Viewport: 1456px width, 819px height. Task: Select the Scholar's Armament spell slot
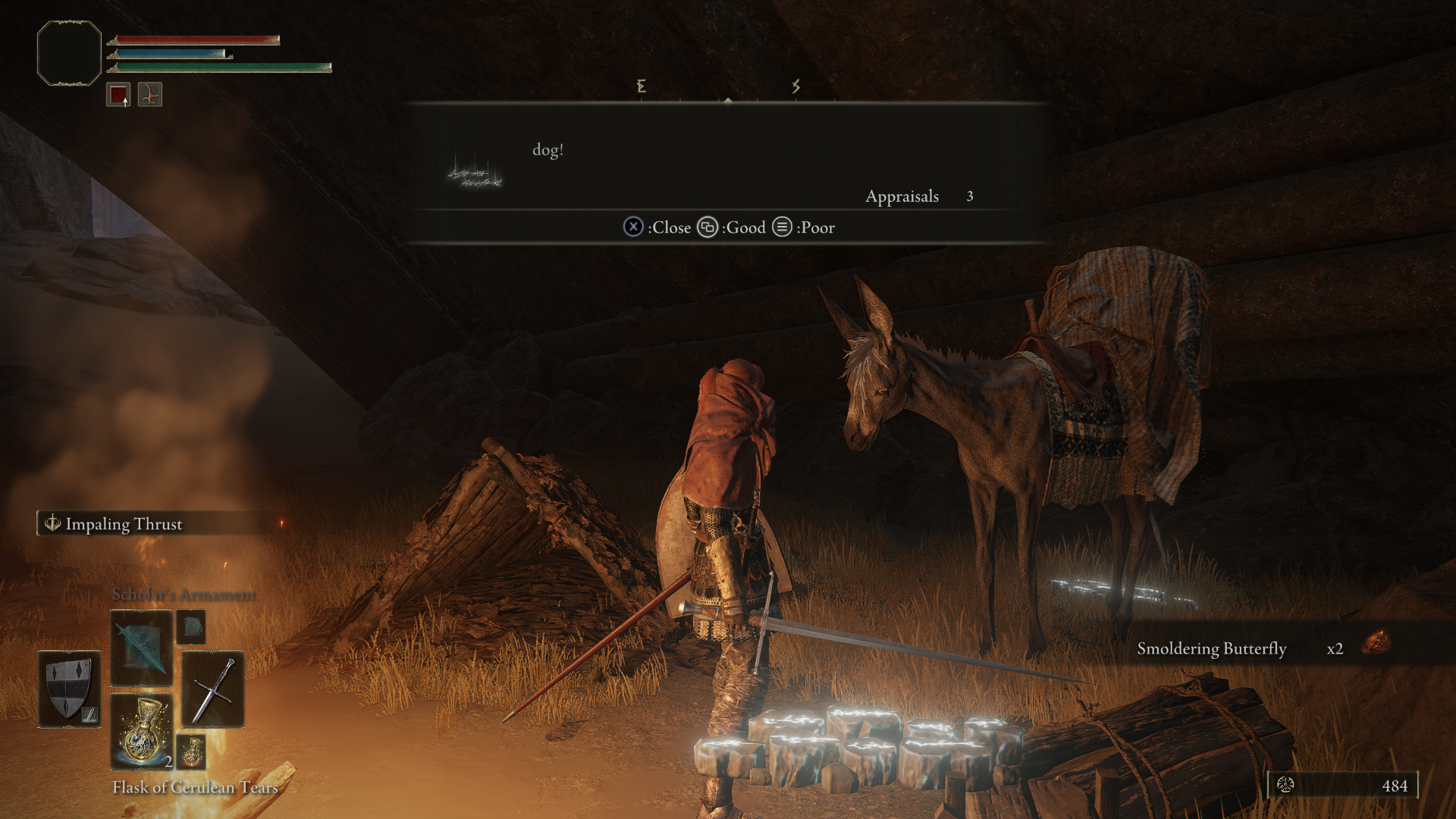pos(142,649)
